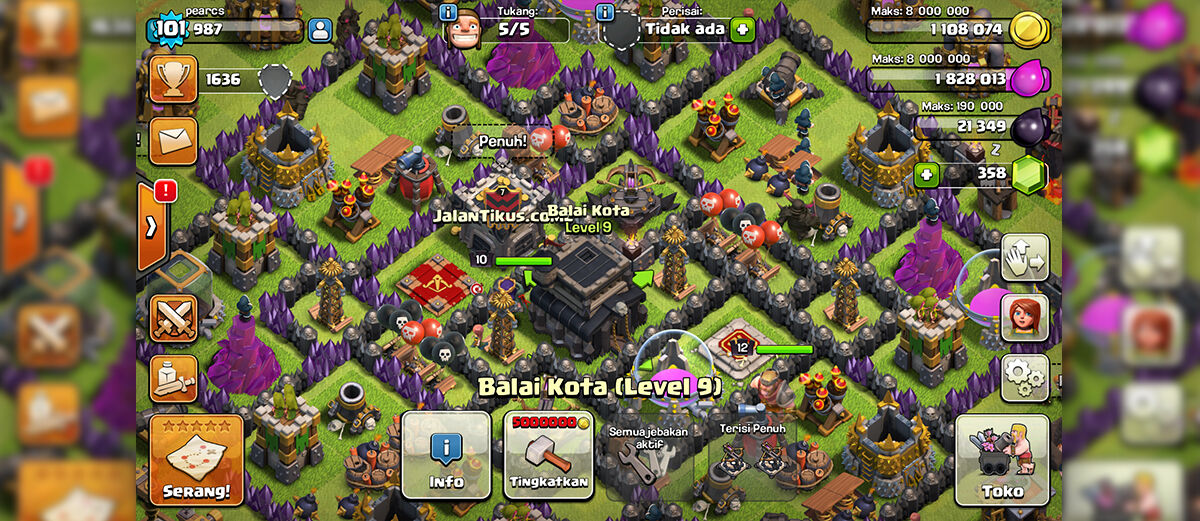Open the mail envelope inbox

(173, 140)
